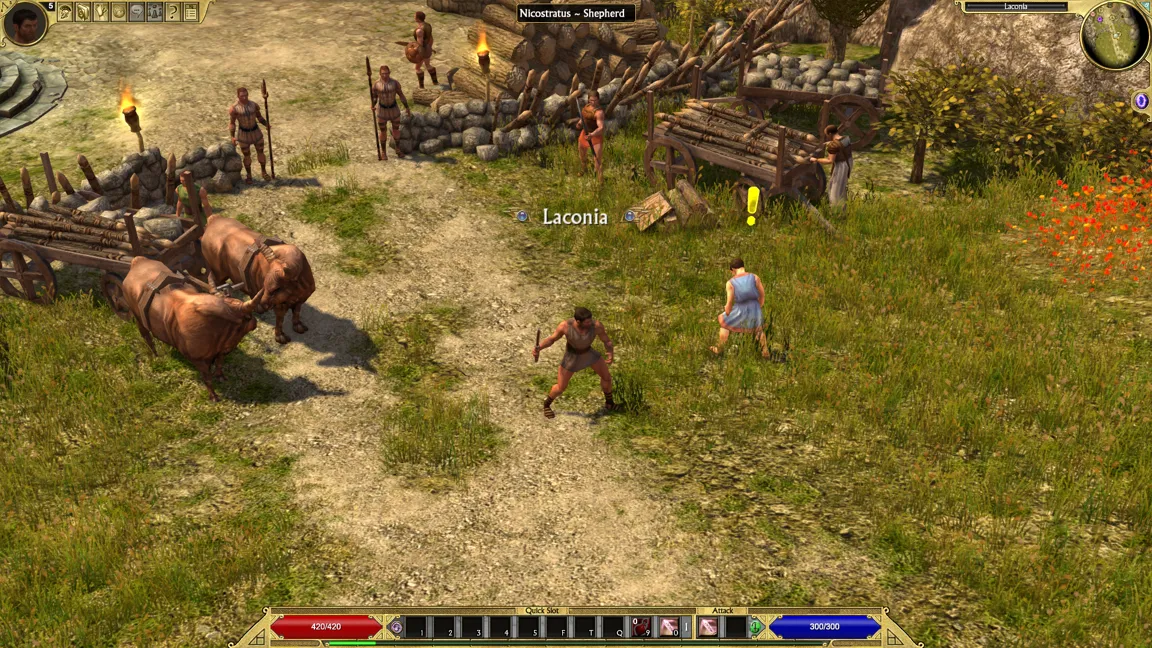Screen dimensions: 1152x648
Task: Click the green icon beside the mana bar
Action: (x=757, y=627)
